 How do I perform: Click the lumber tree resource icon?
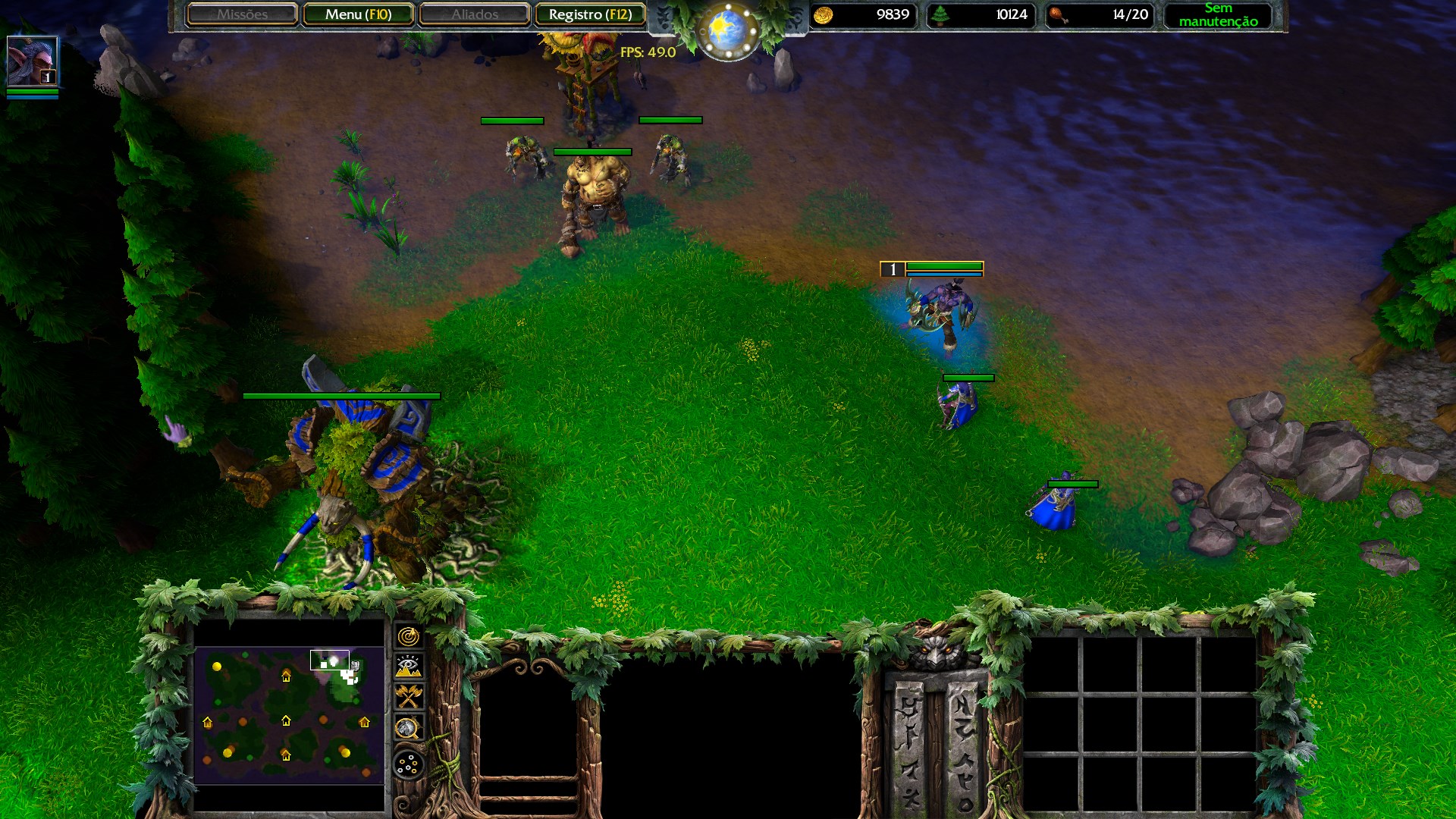click(940, 14)
